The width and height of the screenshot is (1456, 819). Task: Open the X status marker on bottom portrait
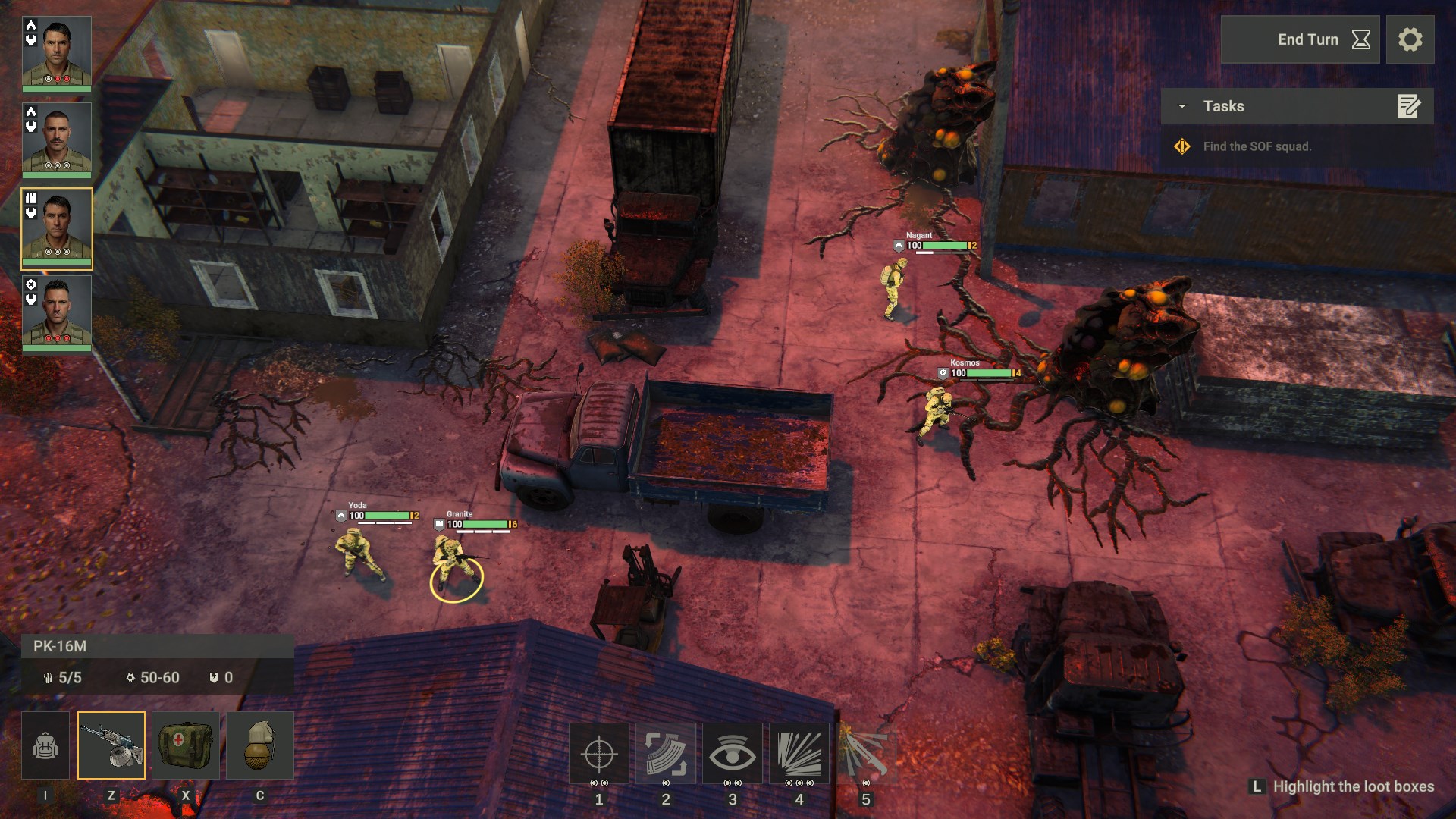coord(30,286)
